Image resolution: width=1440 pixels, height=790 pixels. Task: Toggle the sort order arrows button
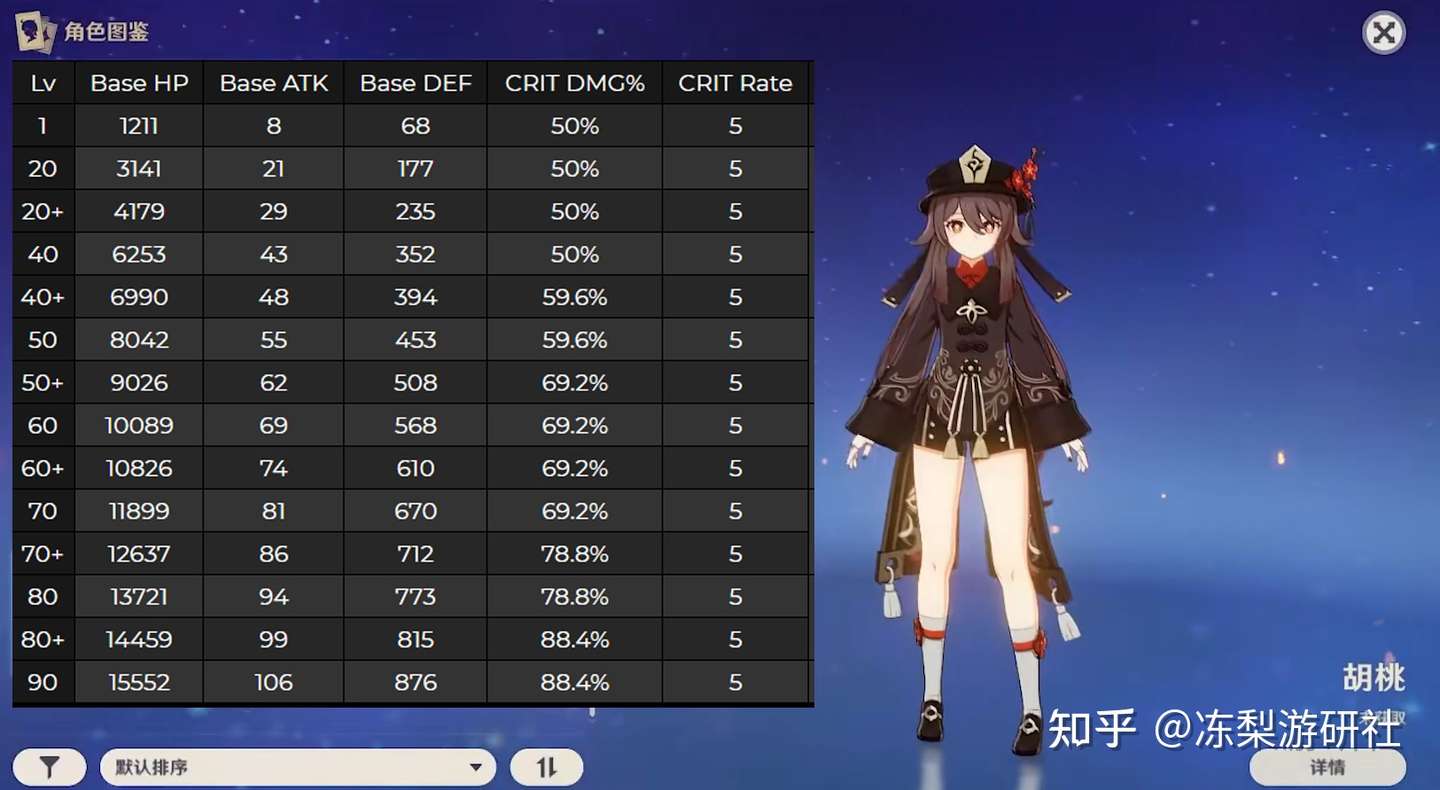point(546,767)
